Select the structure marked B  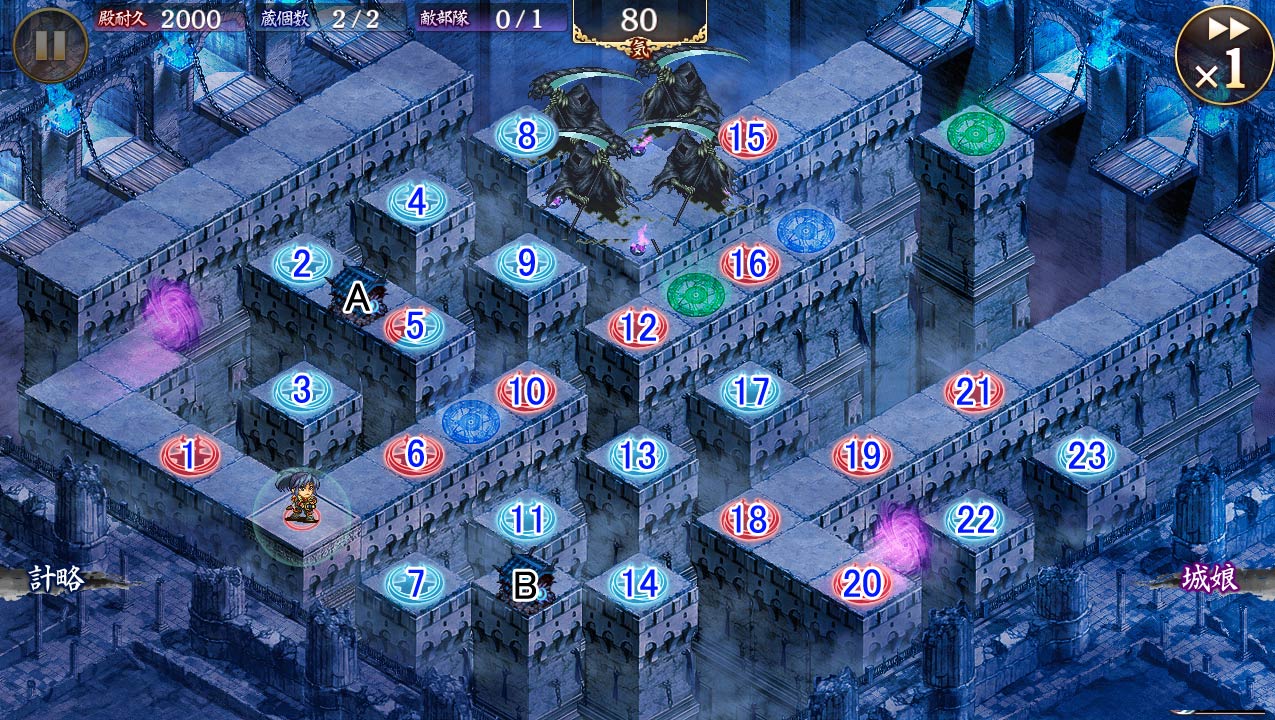[x=525, y=582]
